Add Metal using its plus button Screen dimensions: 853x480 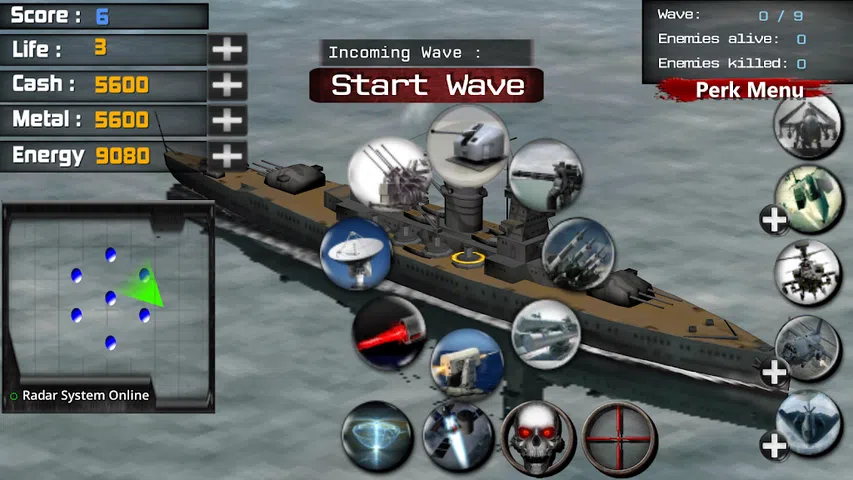pyautogui.click(x=228, y=120)
